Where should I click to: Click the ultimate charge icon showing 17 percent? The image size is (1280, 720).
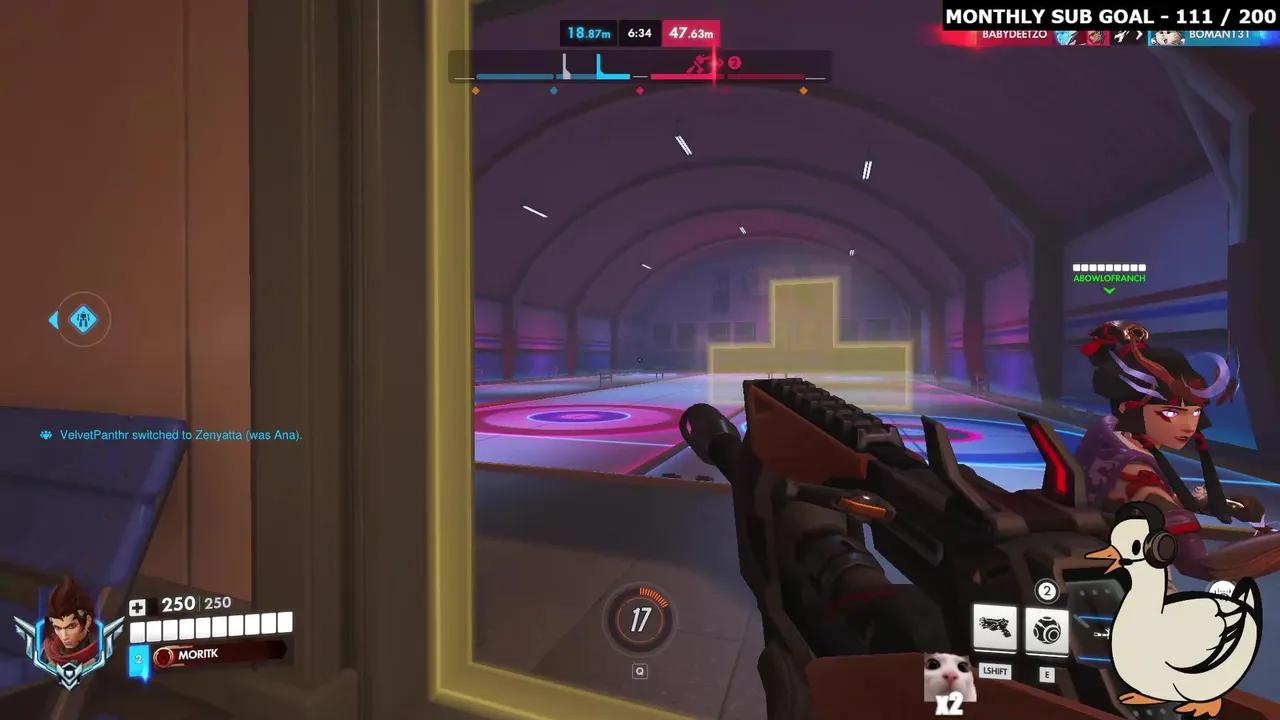(x=640, y=620)
